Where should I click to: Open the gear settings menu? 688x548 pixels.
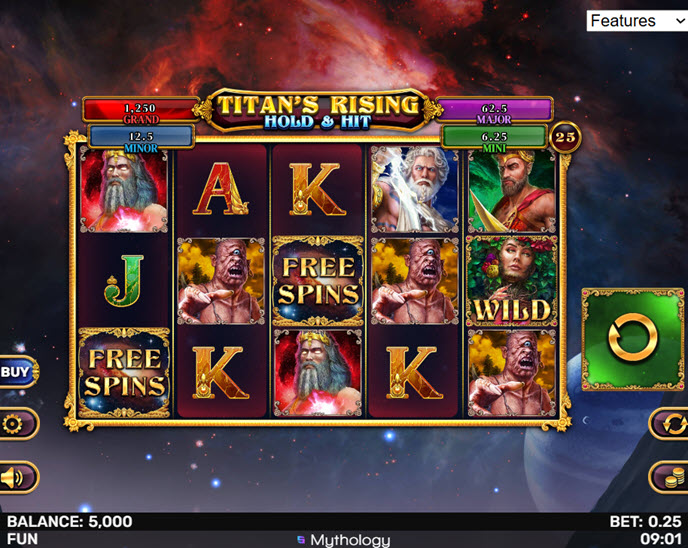pyautogui.click(x=14, y=424)
